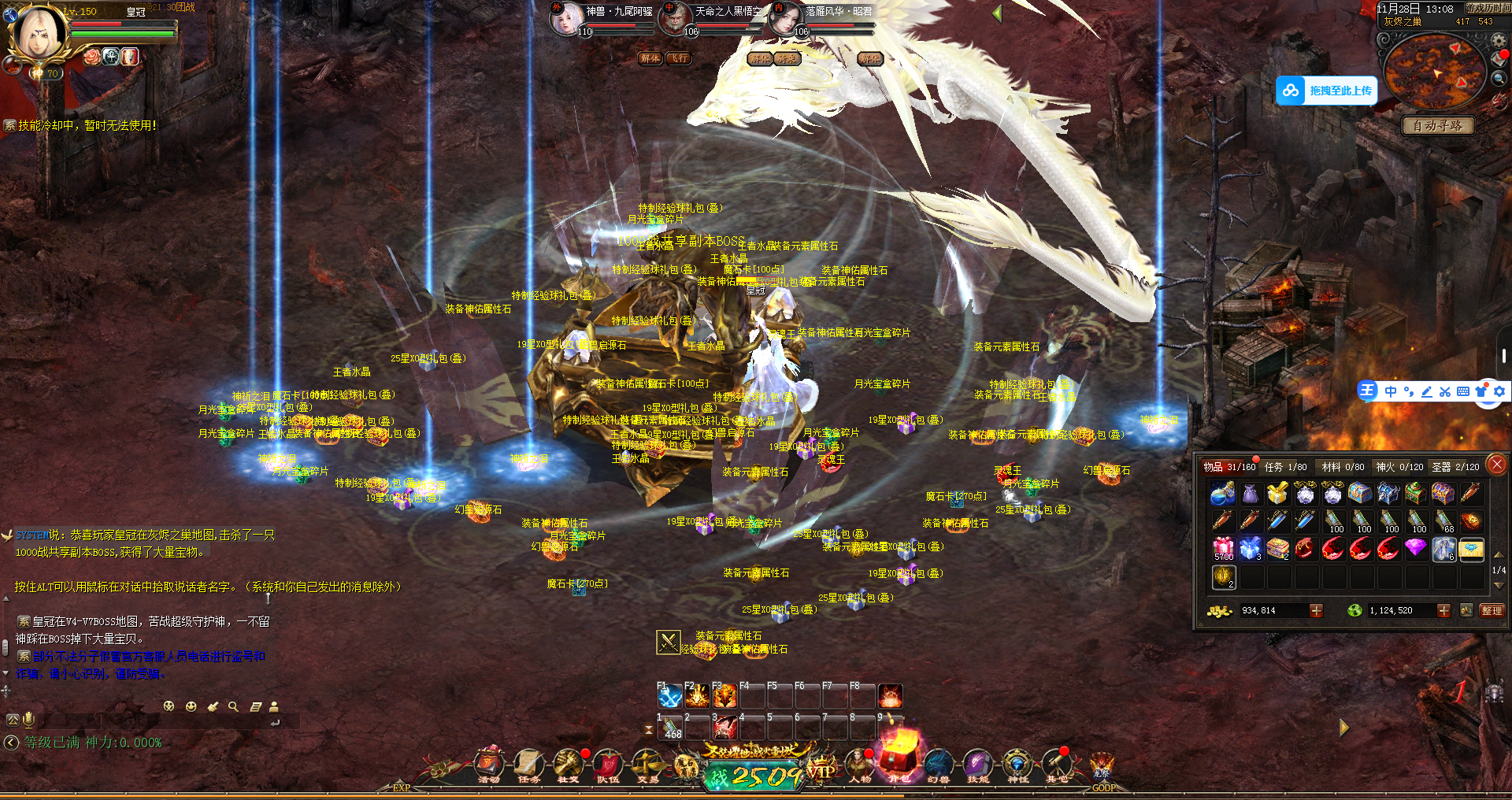Open the 圣器 inventory tab
1512x800 pixels.
point(1455,467)
